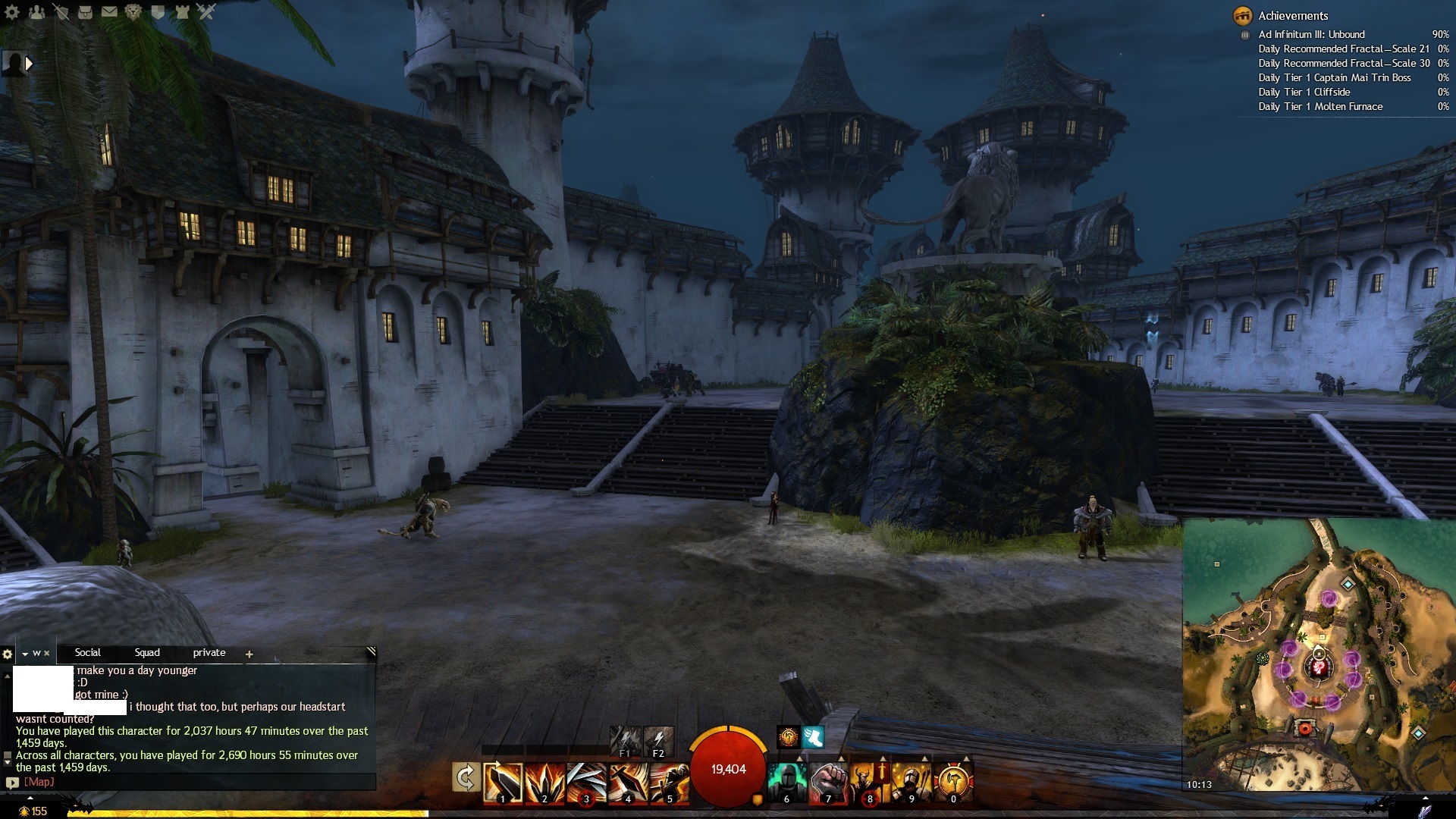Open the Black Lion lion-head icon
1456x819 pixels.
pyautogui.click(x=133, y=11)
